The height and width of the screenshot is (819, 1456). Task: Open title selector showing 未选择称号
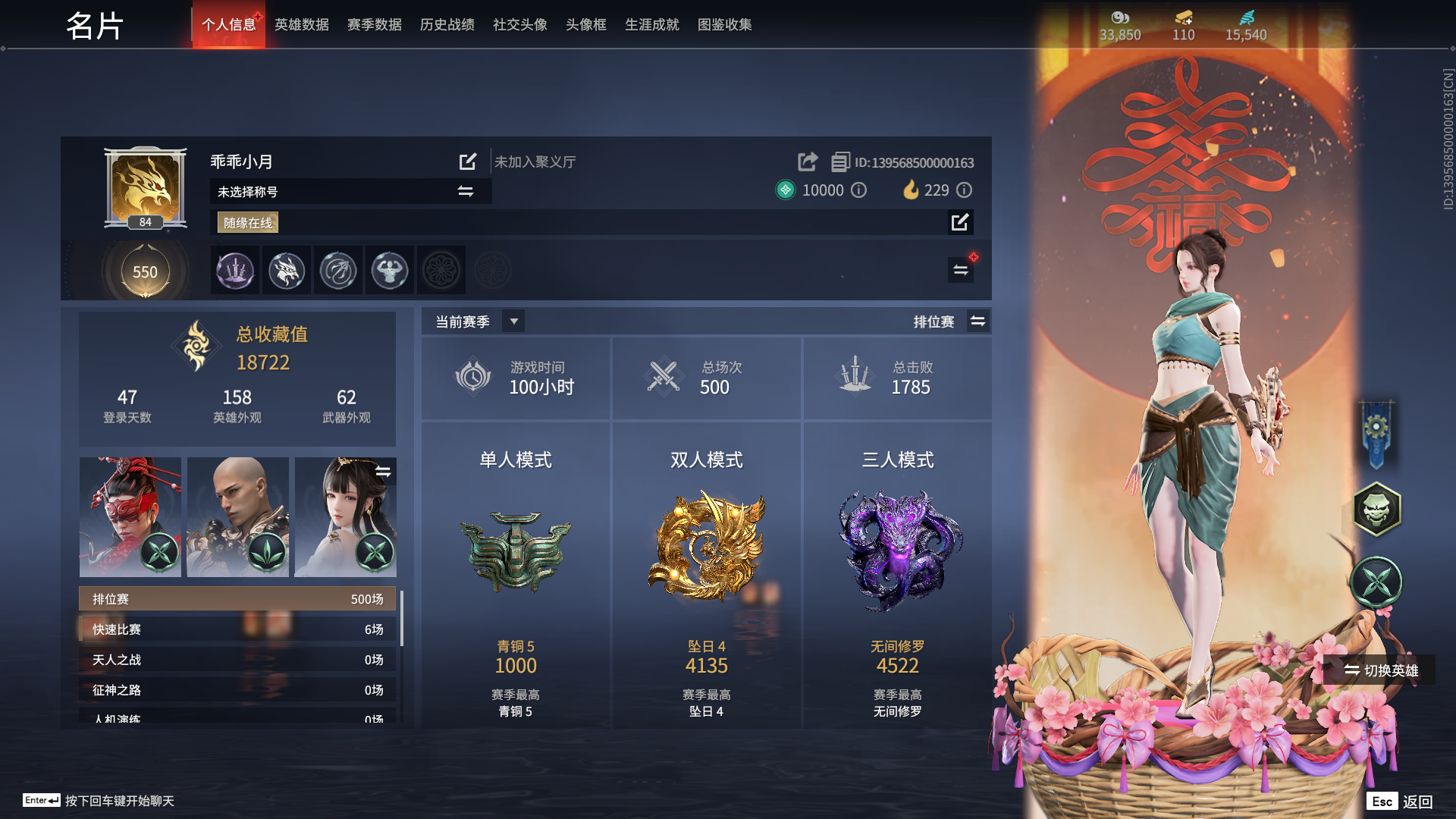[x=465, y=191]
